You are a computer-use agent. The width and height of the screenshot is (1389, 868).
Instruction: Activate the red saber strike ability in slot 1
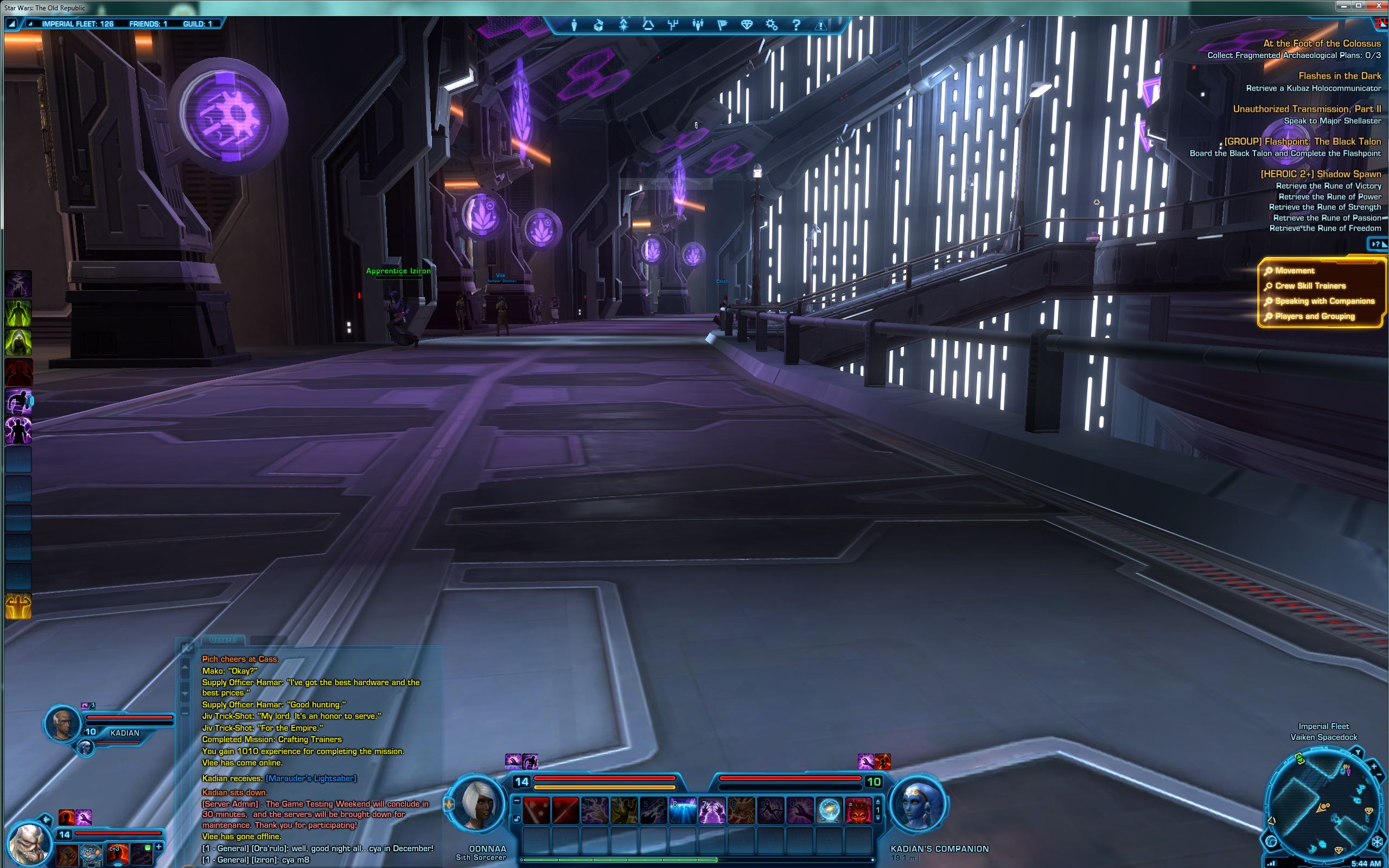pos(536,810)
